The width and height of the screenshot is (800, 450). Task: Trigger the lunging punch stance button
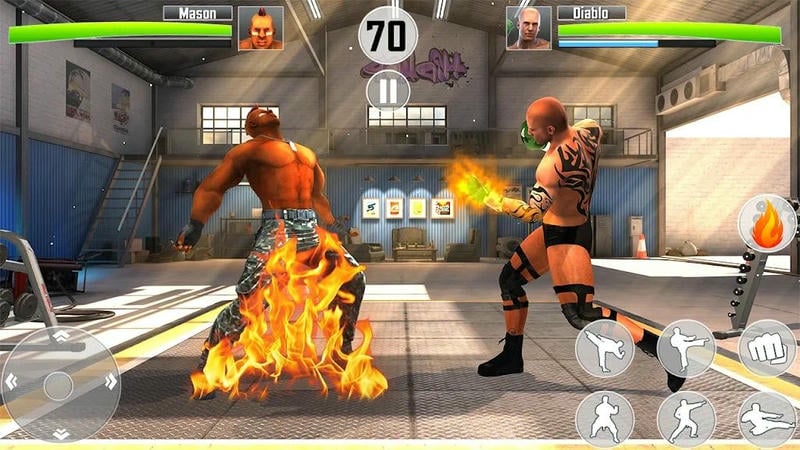(x=686, y=418)
